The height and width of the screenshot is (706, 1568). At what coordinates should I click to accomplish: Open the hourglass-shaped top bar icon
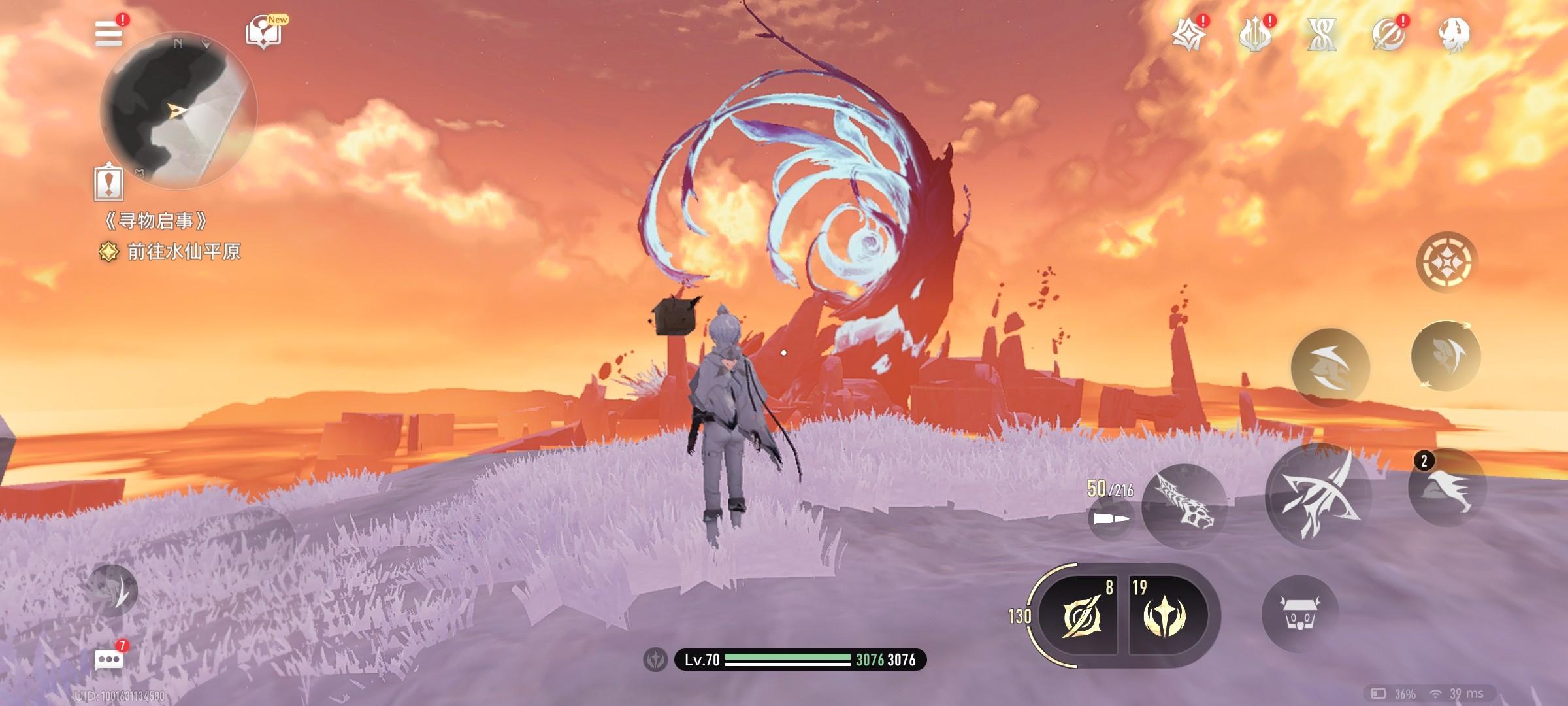pos(1321,35)
